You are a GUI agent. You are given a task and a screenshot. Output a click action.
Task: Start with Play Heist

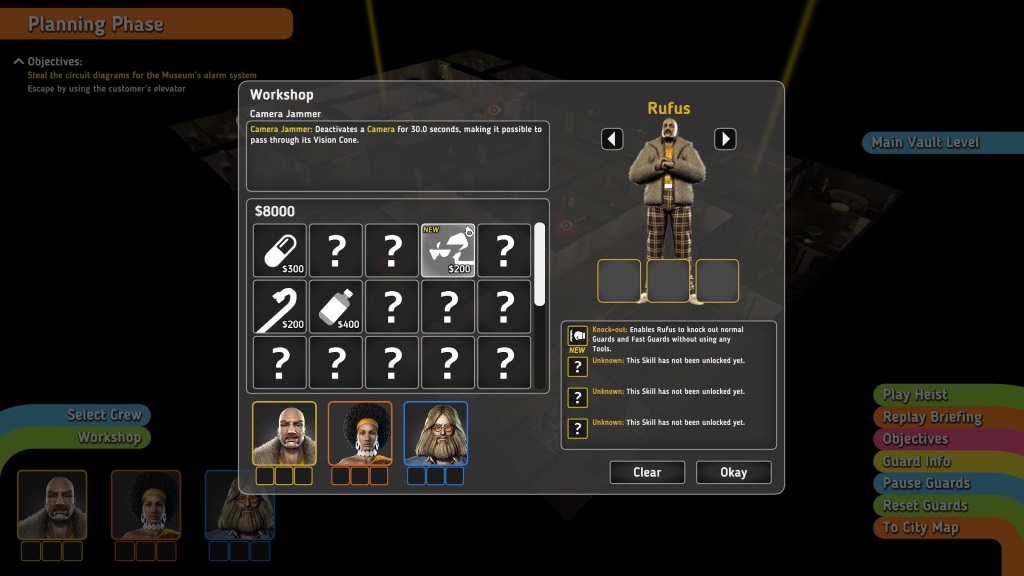915,395
